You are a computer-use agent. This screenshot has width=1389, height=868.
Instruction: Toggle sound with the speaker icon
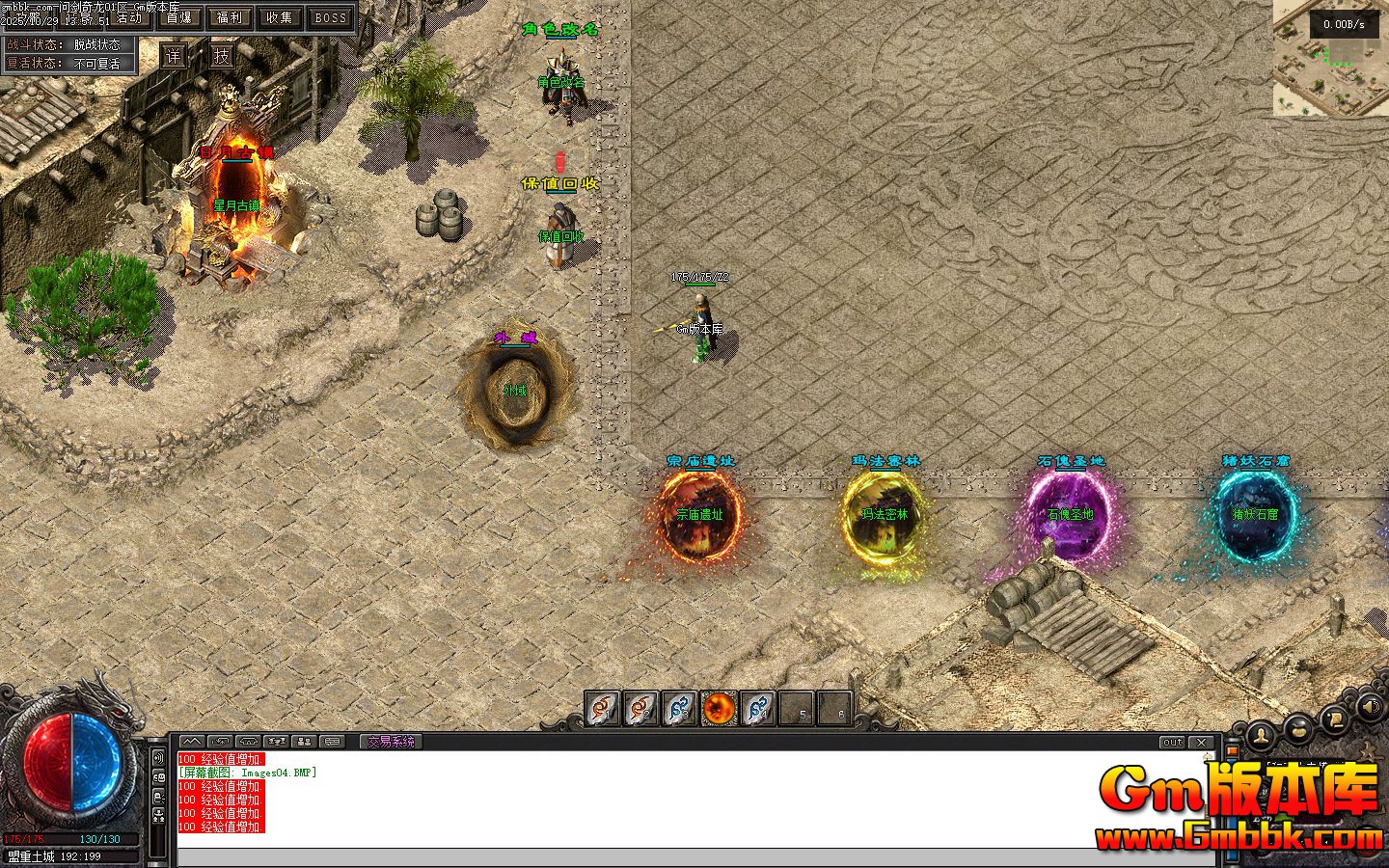[1368, 707]
